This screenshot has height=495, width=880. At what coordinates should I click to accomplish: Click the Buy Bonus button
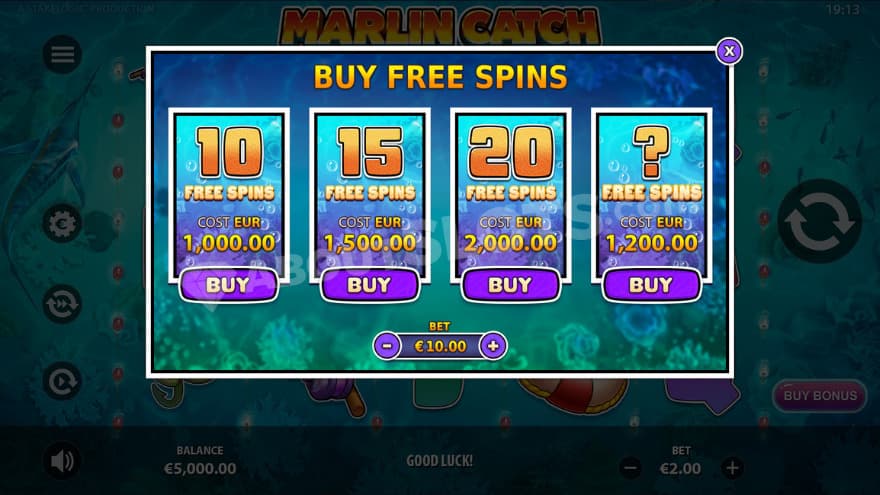point(820,395)
